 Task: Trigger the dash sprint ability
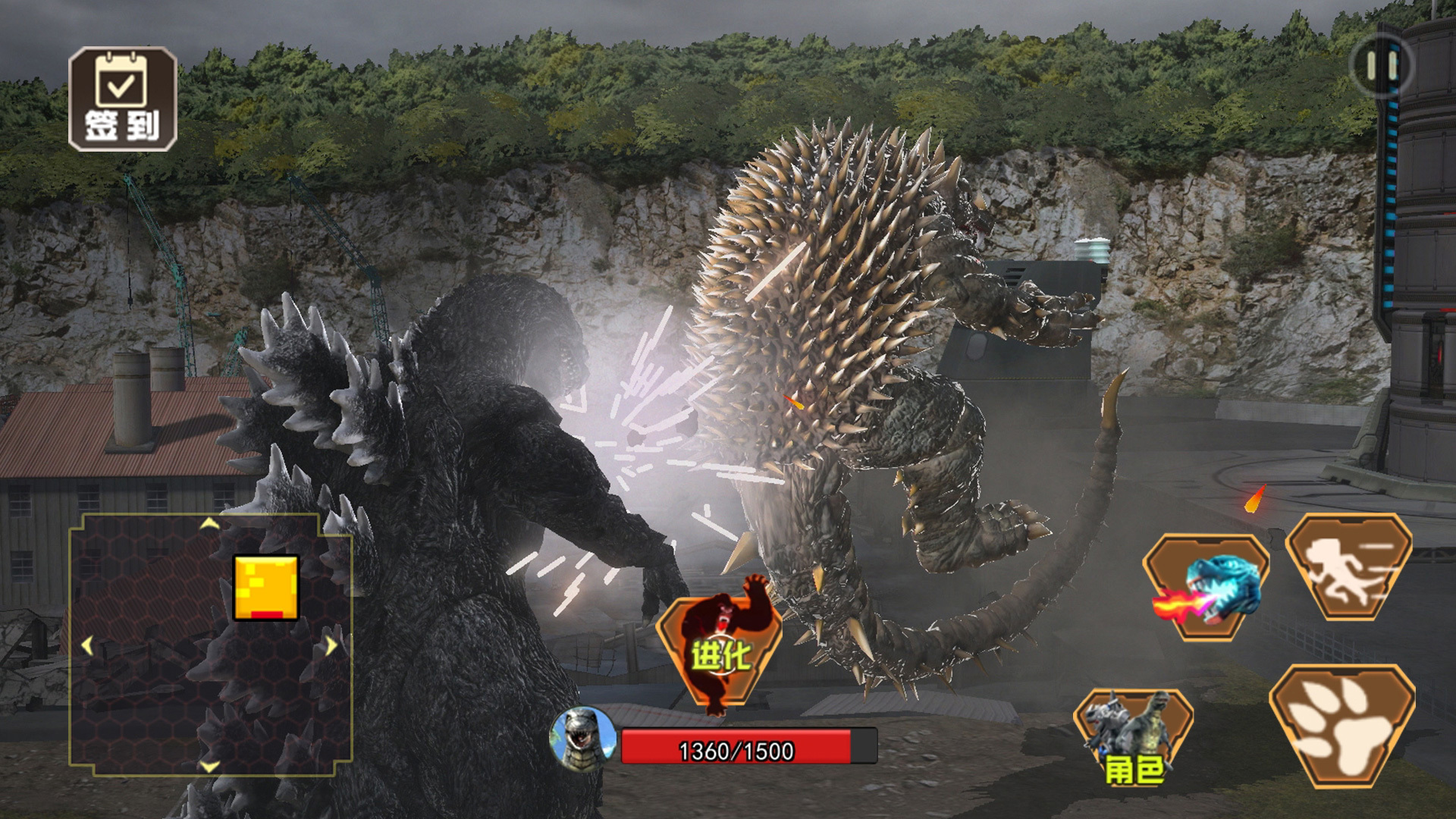pyautogui.click(x=1349, y=567)
